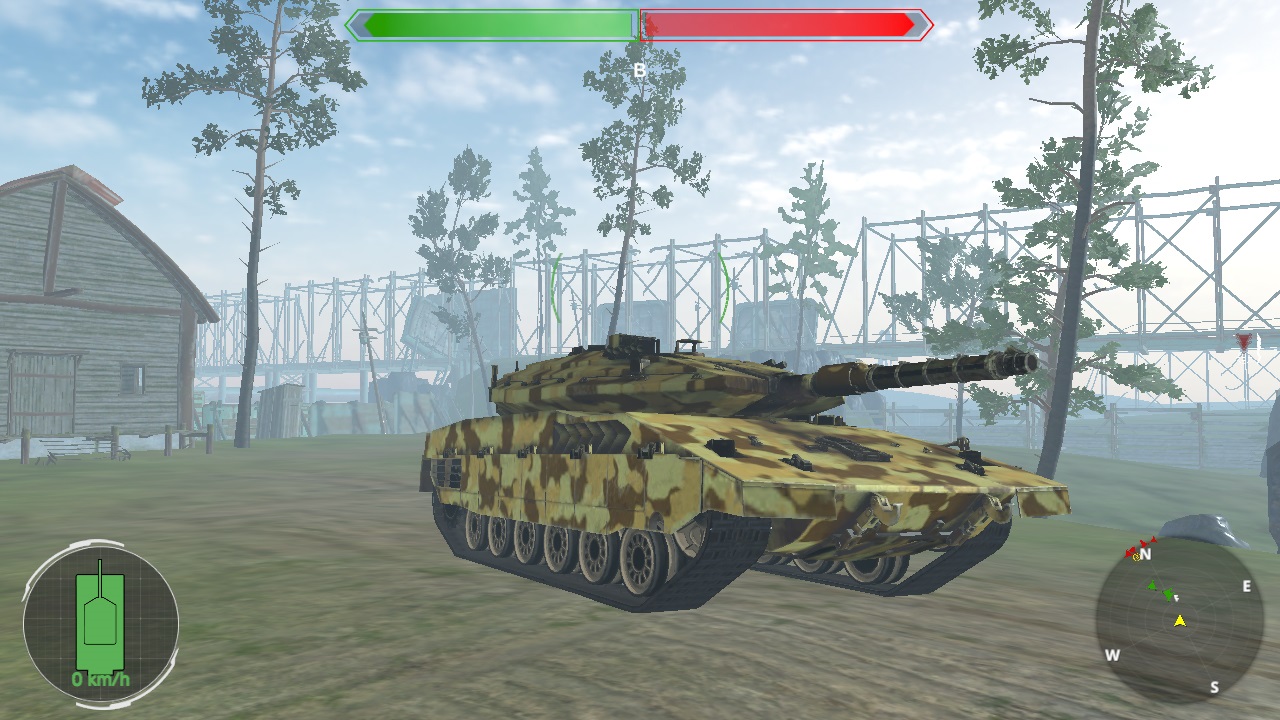Image resolution: width=1280 pixels, height=720 pixels.
Task: Select the yellow circular objective dot on the minimap
Action: 1136,557
